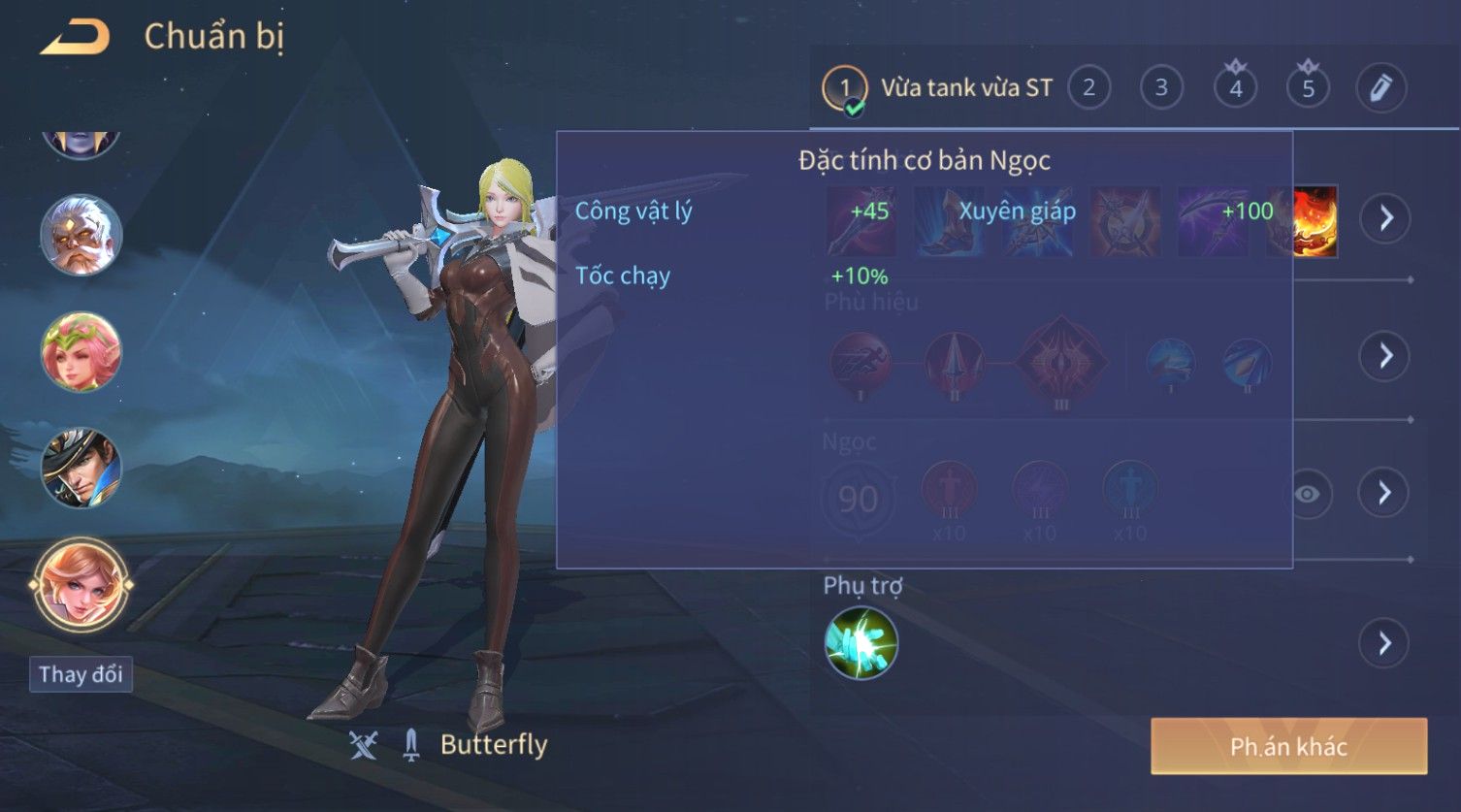This screenshot has height=812, width=1461.
Task: Pick the pink-haired flower crown hero
Action: pos(81,351)
